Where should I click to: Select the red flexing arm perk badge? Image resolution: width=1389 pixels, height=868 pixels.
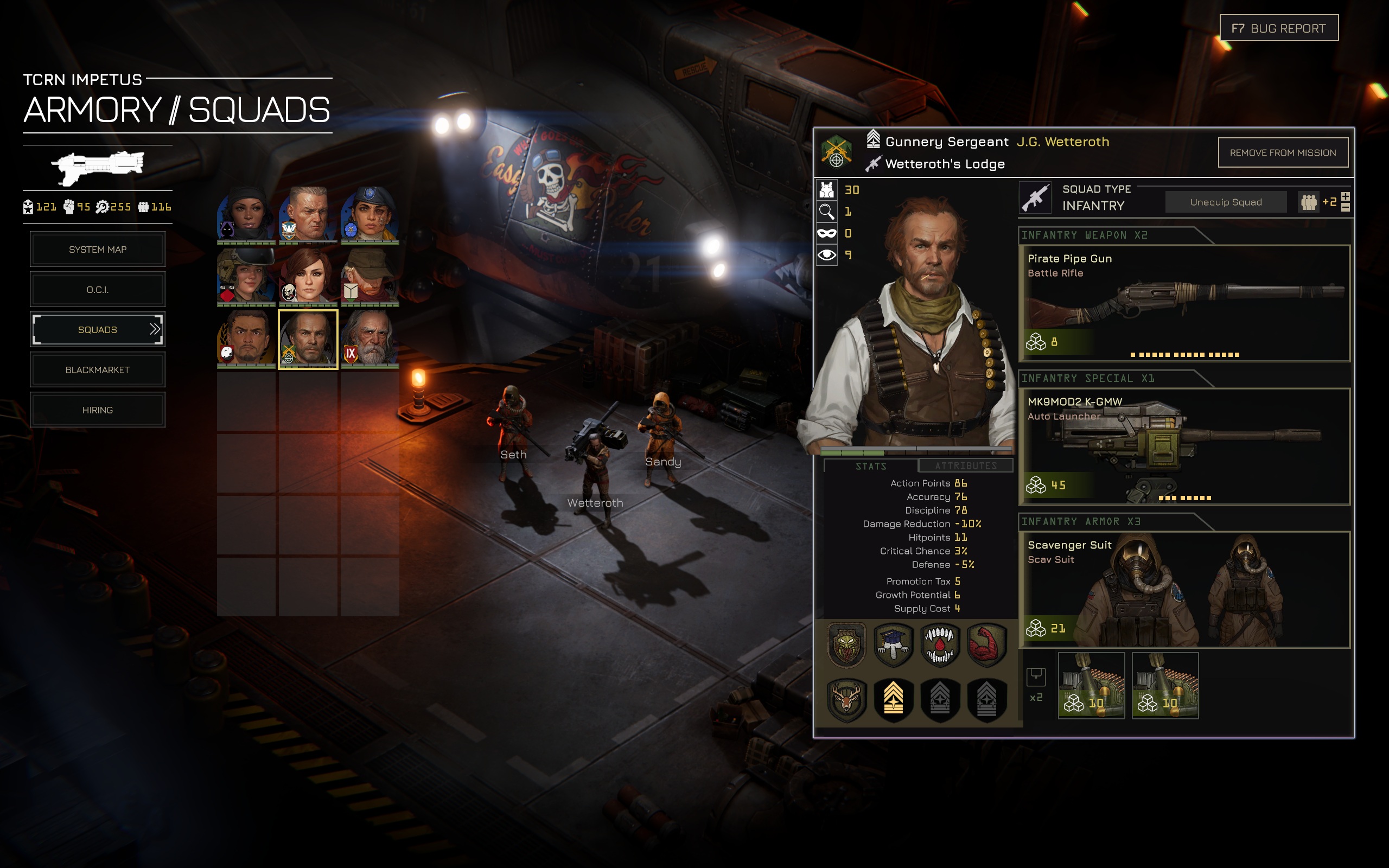[986, 645]
